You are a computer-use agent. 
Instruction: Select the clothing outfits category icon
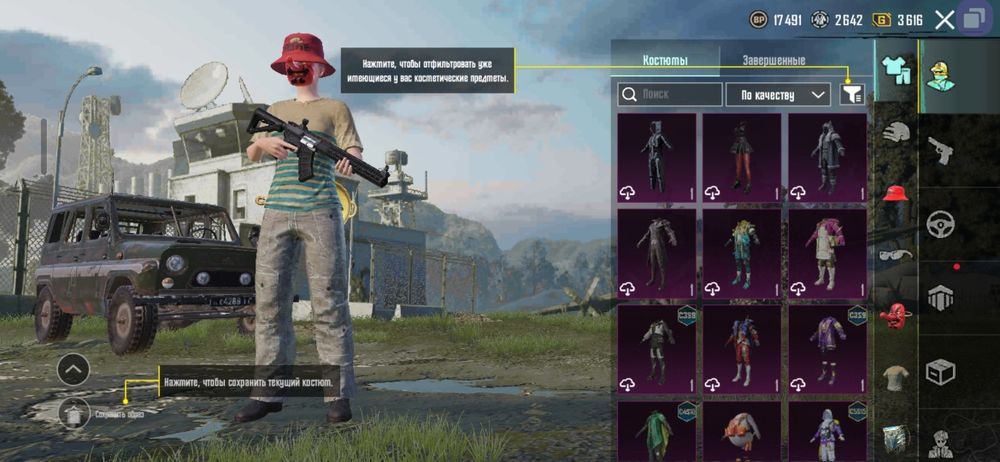(896, 70)
